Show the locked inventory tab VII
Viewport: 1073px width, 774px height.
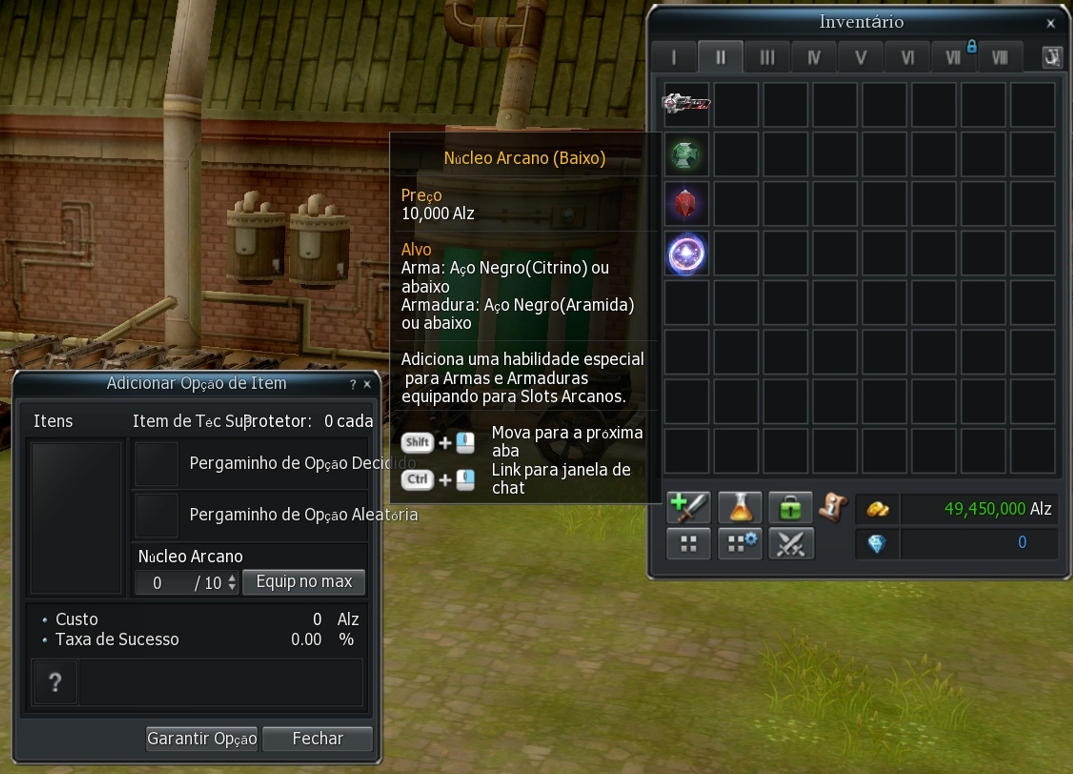tap(953, 57)
